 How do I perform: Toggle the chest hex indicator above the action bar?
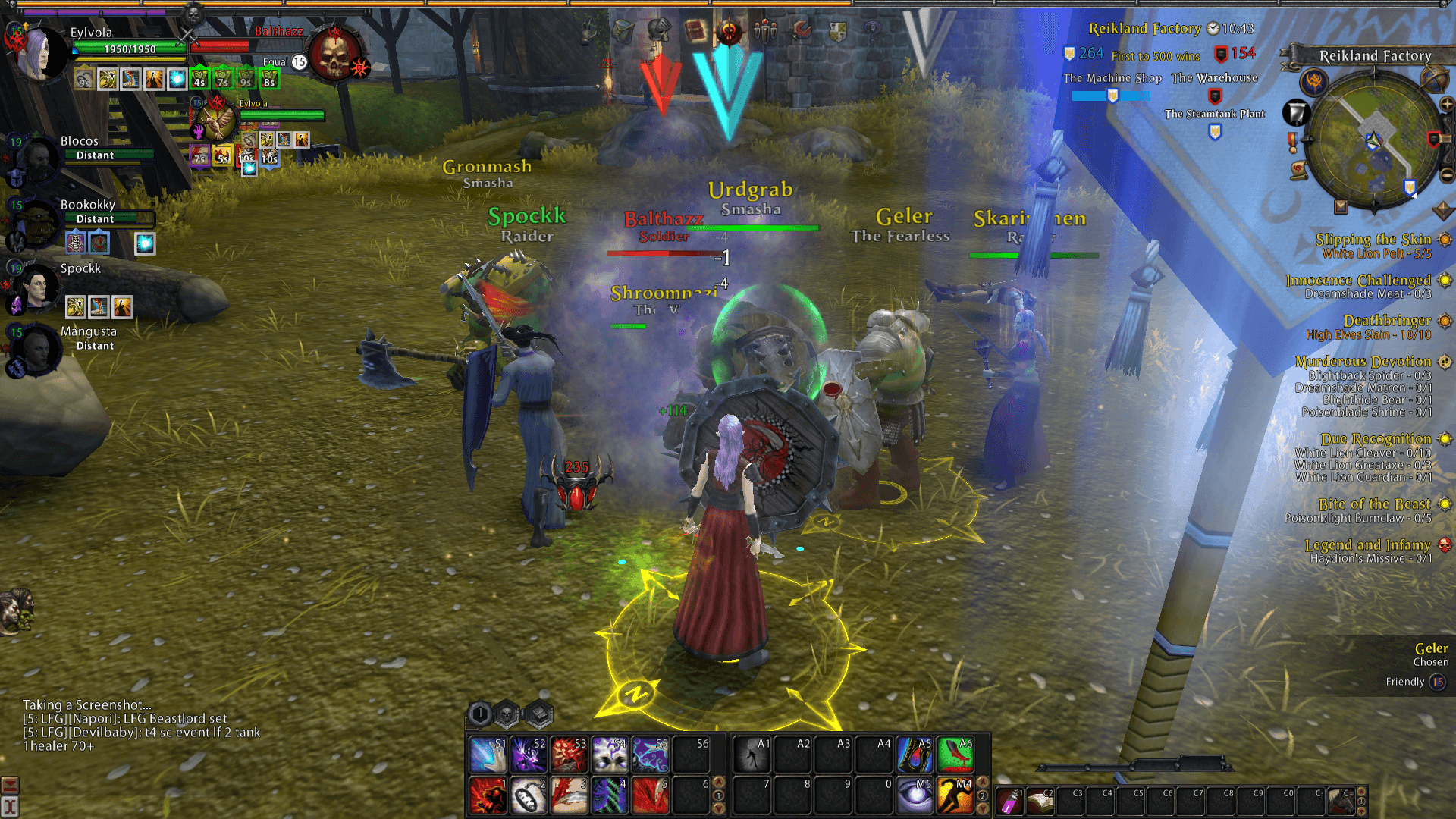pyautogui.click(x=538, y=714)
